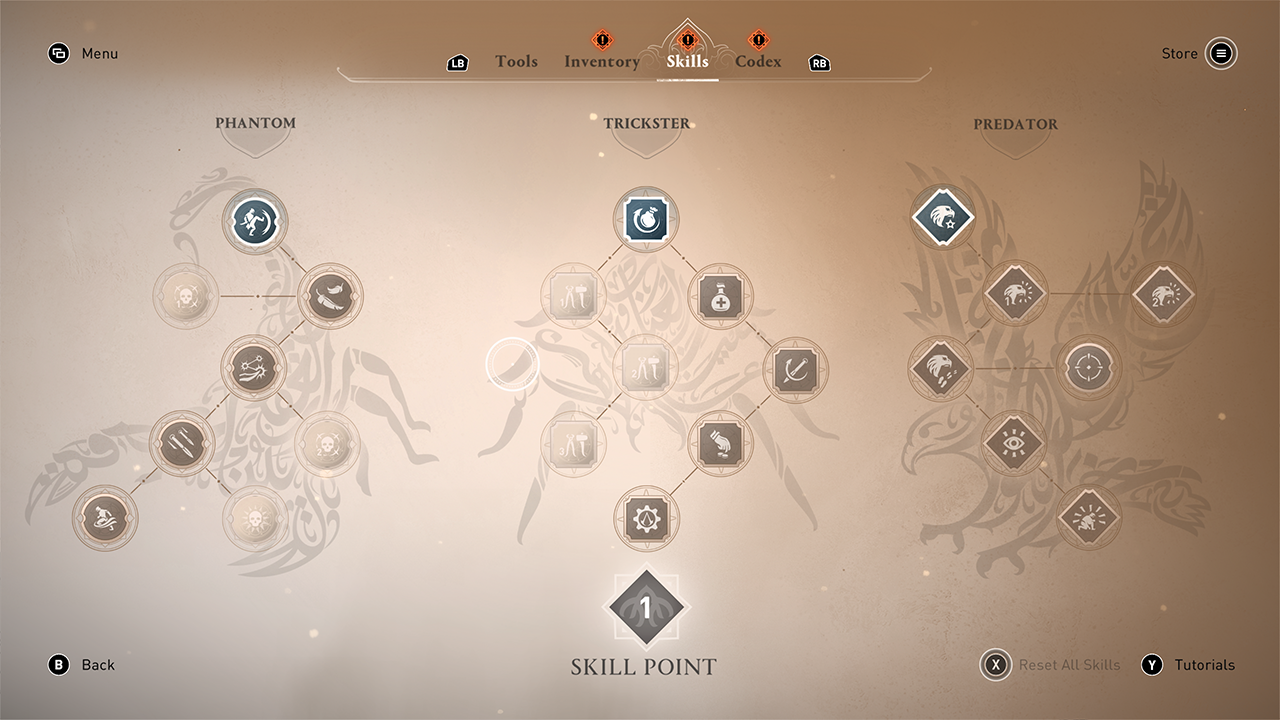
Task: Select the top Trickster bomb skill
Action: pyautogui.click(x=646, y=220)
